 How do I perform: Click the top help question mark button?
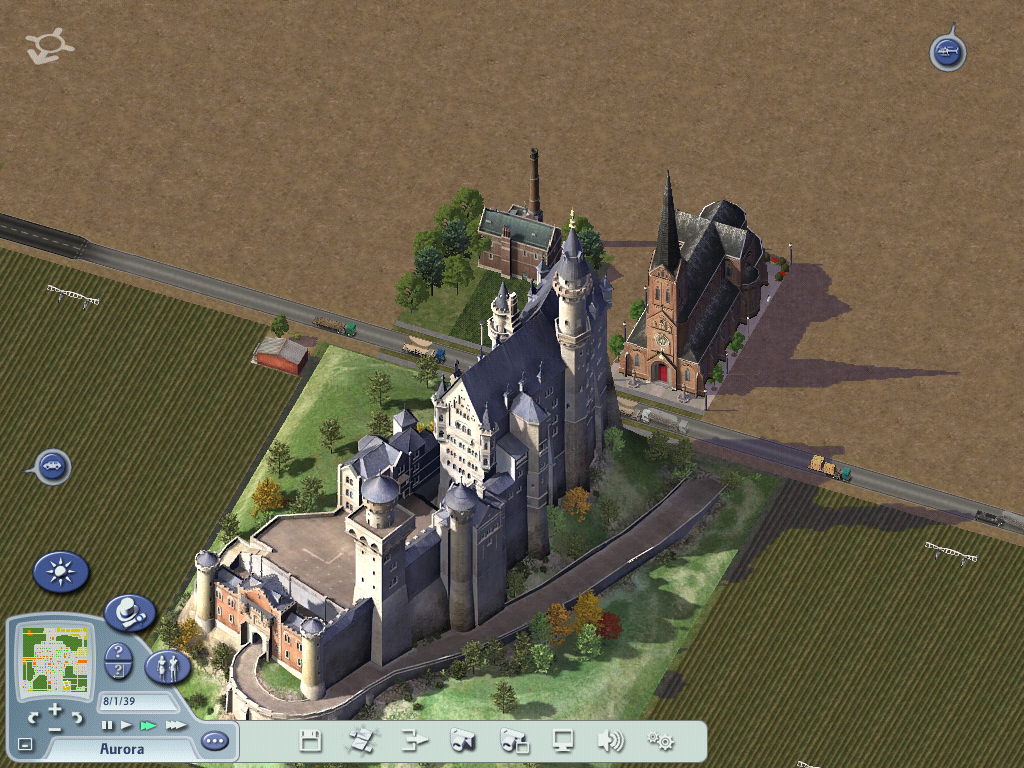pos(119,651)
